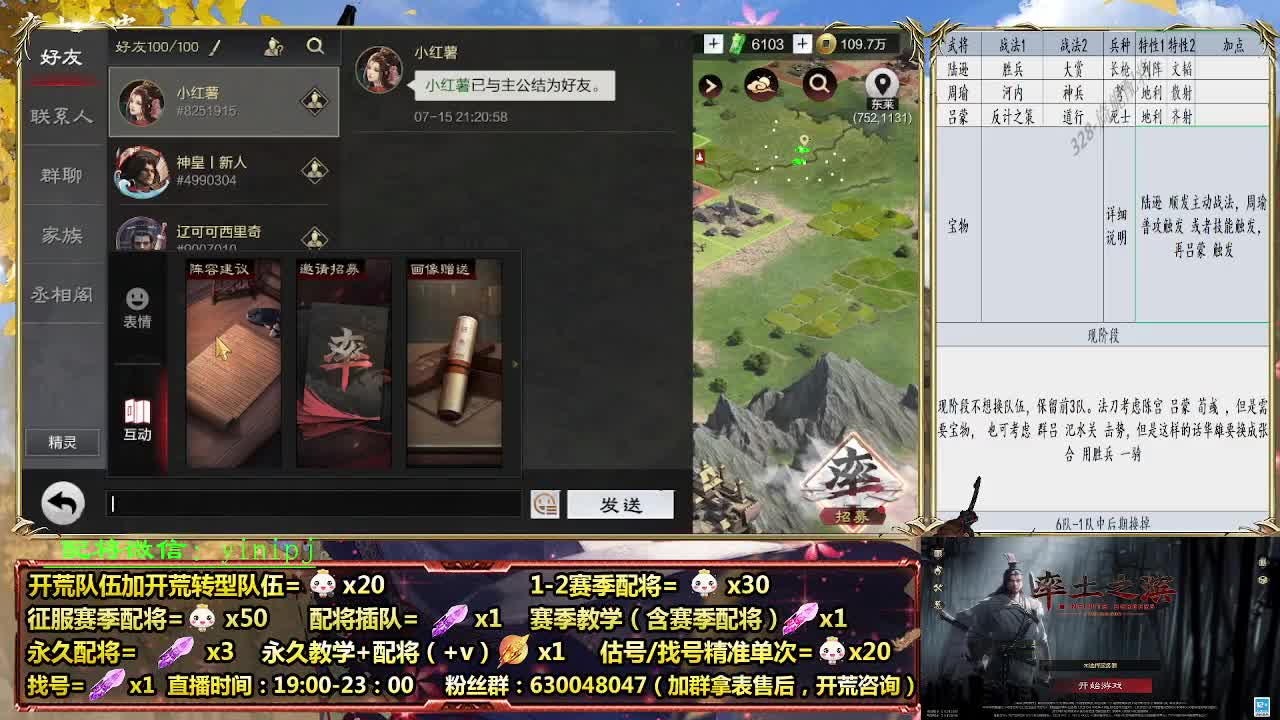Open quick phrases icon beside the Send button

pos(543,504)
